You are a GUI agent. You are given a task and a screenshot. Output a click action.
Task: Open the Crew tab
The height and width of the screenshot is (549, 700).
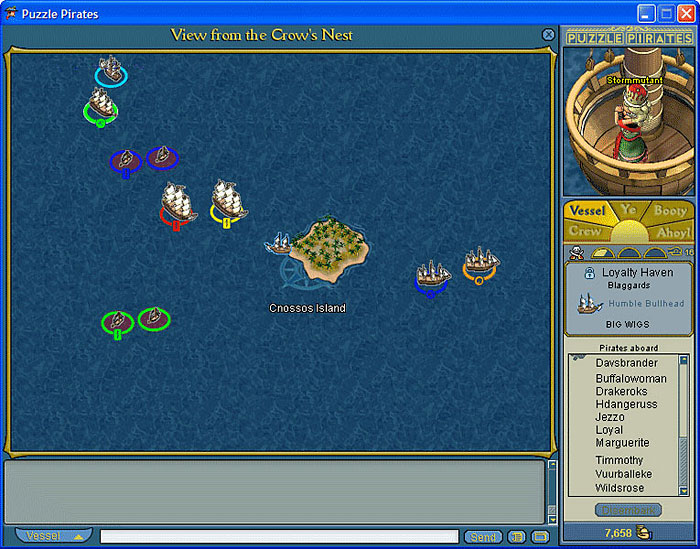pos(585,231)
